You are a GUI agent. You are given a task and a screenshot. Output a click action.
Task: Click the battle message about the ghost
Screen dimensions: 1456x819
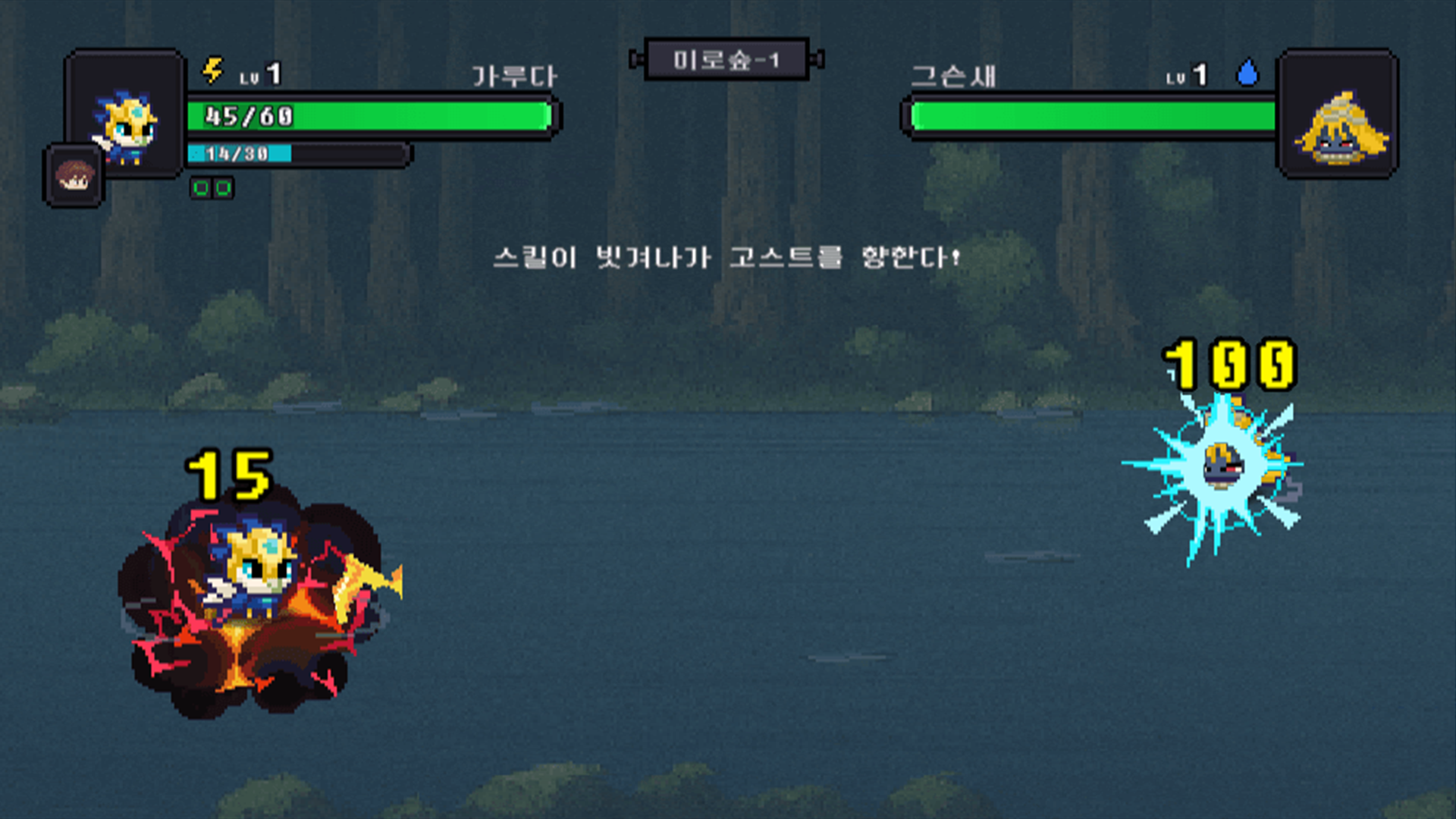click(x=726, y=258)
